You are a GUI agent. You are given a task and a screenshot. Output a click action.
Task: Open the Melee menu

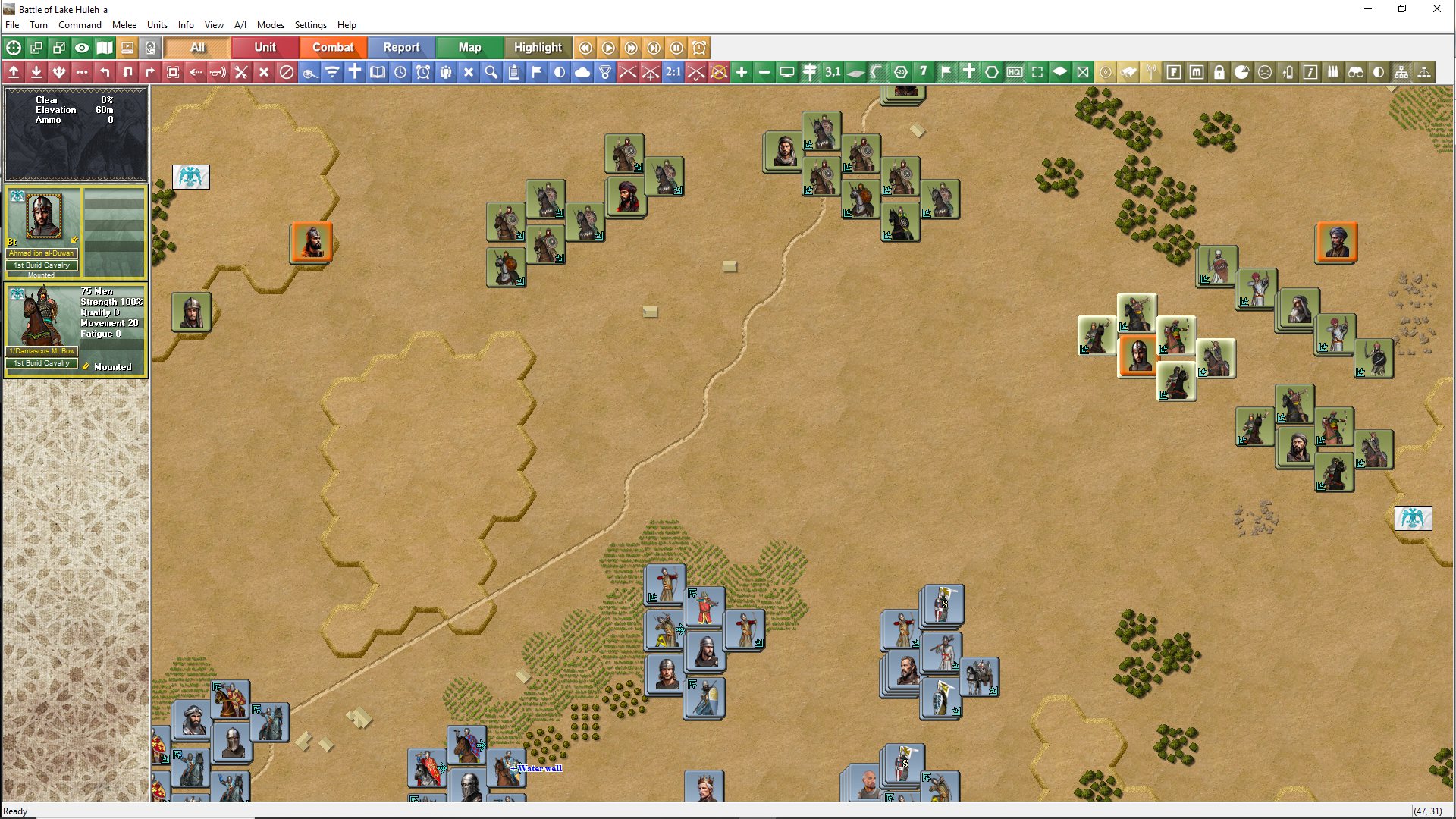124,25
